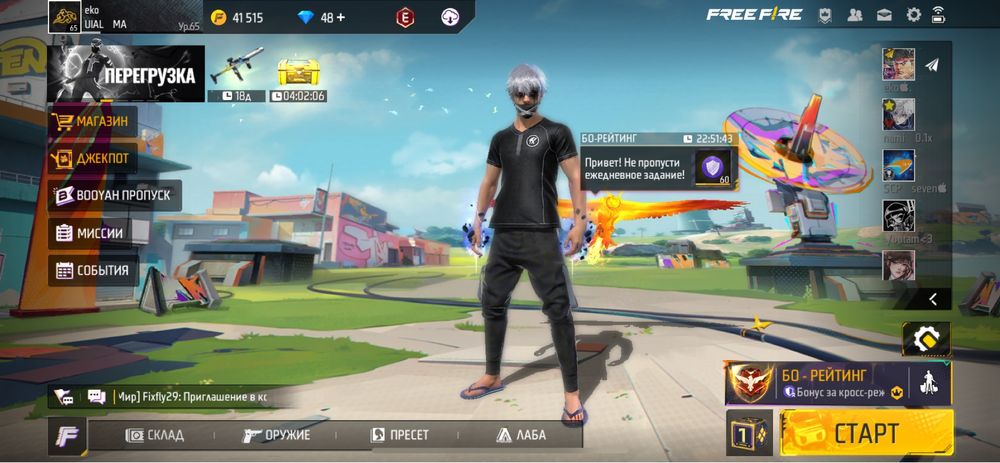The image size is (1000, 463).
Task: Tap the yellow СТАРТ button
Action: [x=866, y=433]
